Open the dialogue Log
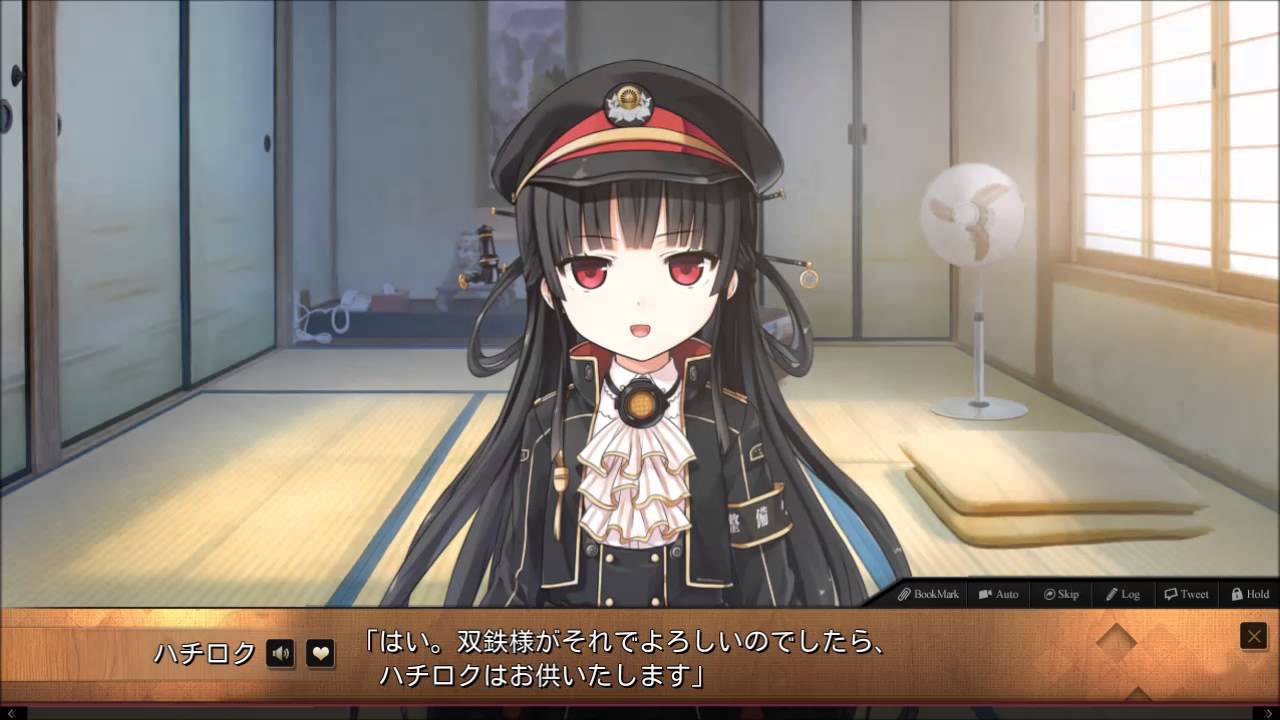The height and width of the screenshot is (720, 1280). point(1122,594)
